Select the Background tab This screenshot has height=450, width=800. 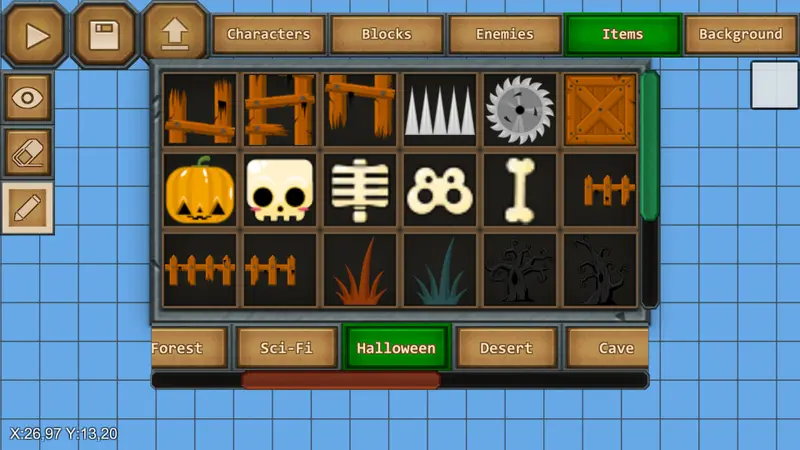coord(740,35)
